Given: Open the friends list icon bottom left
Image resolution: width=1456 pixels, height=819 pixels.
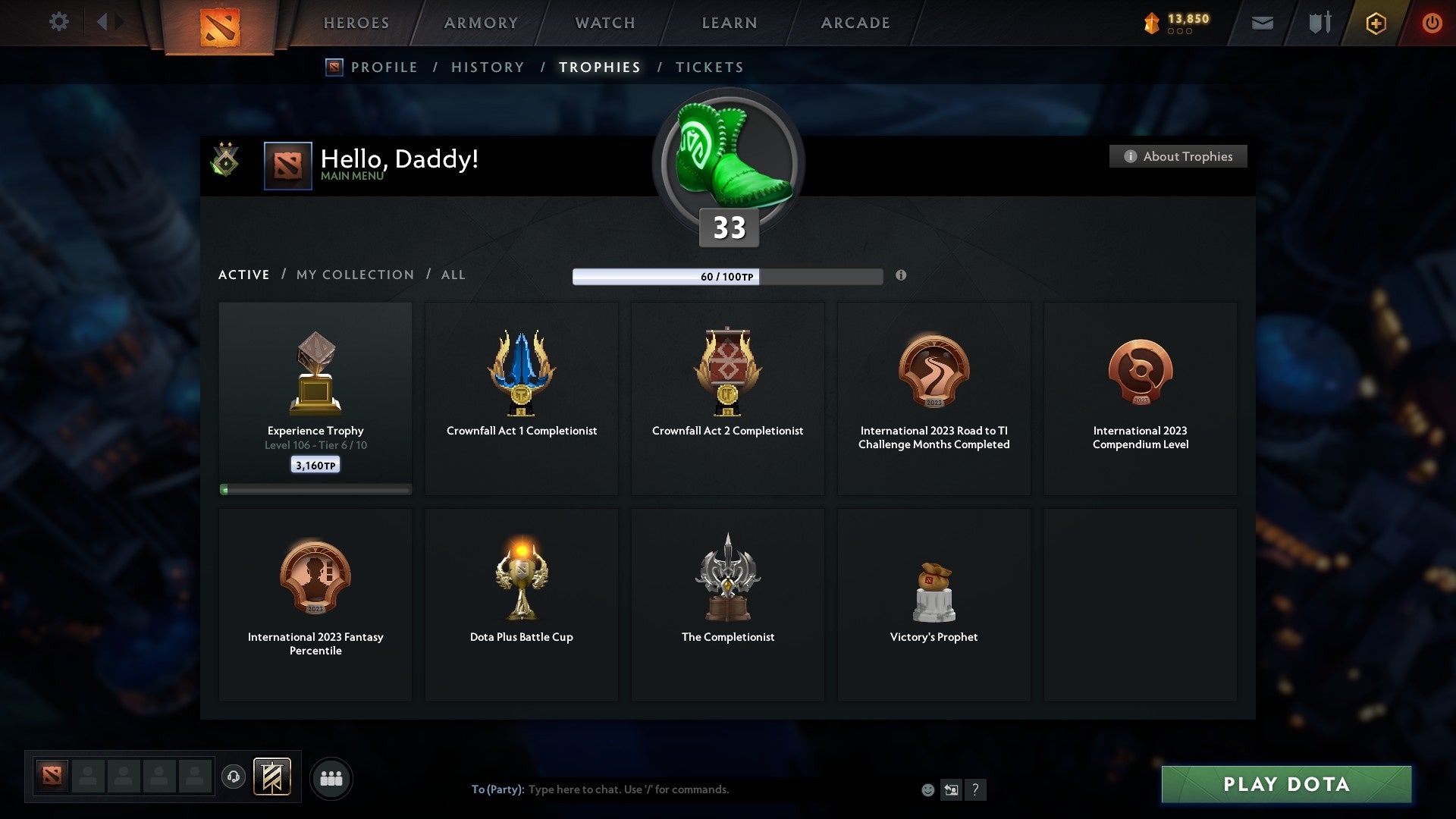Looking at the screenshot, I should click(331, 777).
